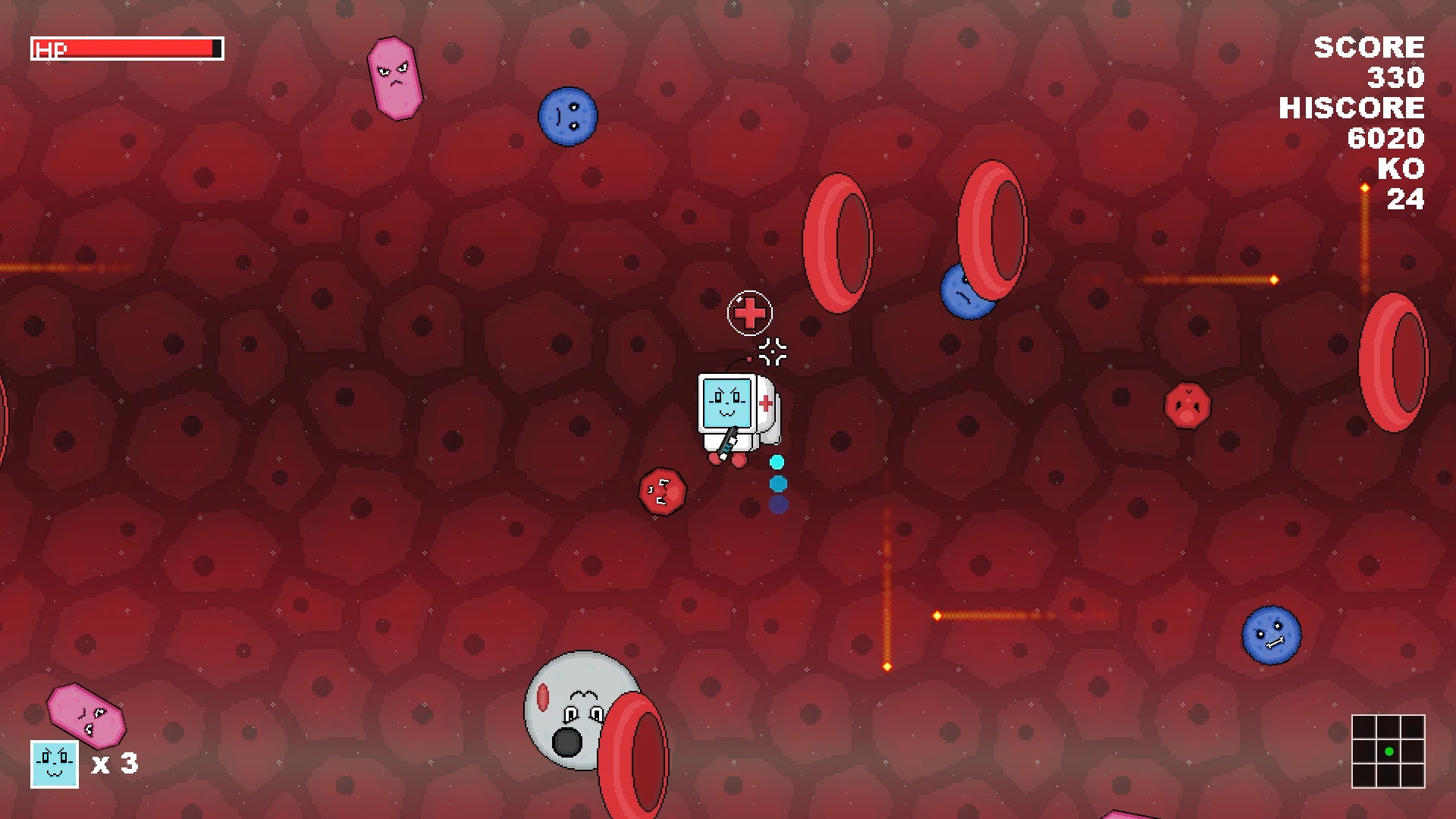This screenshot has height=819, width=1456.
Task: Select the health cross pickup above the player
Action: point(749,311)
